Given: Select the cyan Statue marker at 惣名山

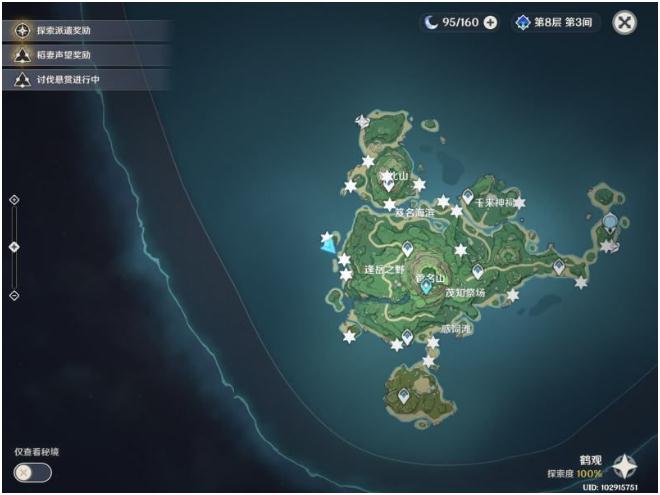Looking at the screenshot, I should coord(427,286).
